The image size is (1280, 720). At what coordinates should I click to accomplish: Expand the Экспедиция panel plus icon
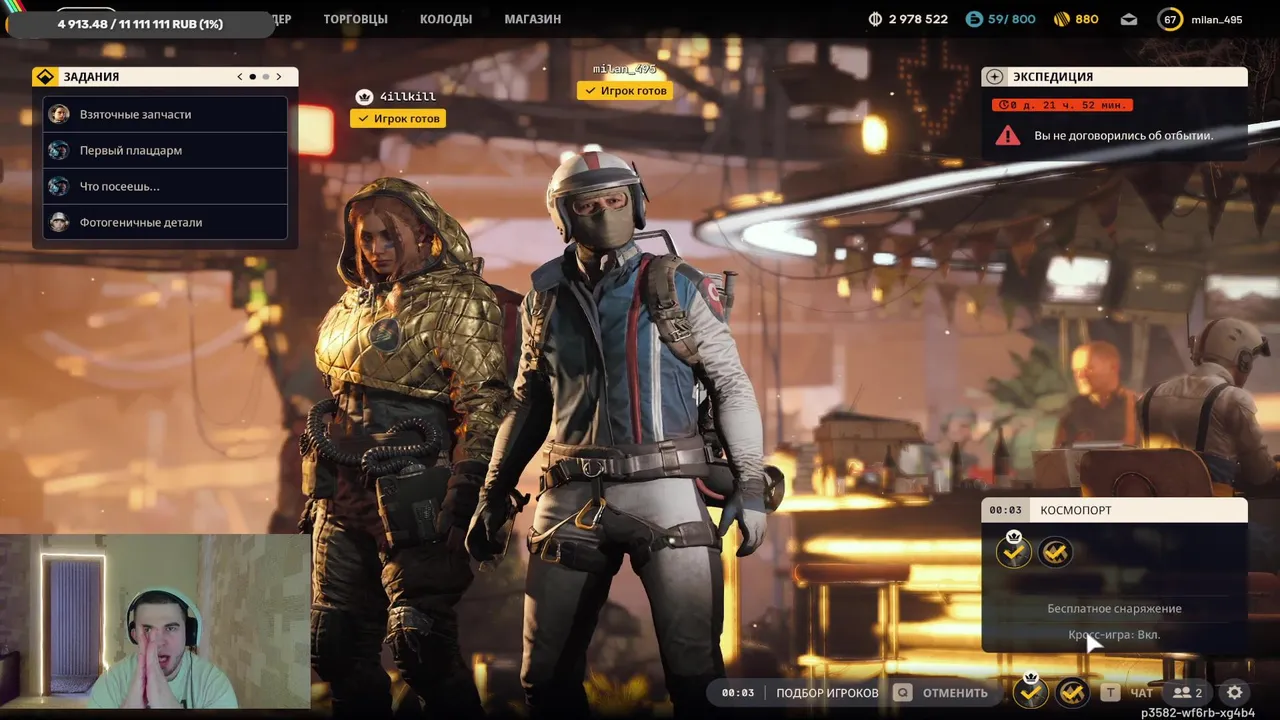[x=995, y=77]
